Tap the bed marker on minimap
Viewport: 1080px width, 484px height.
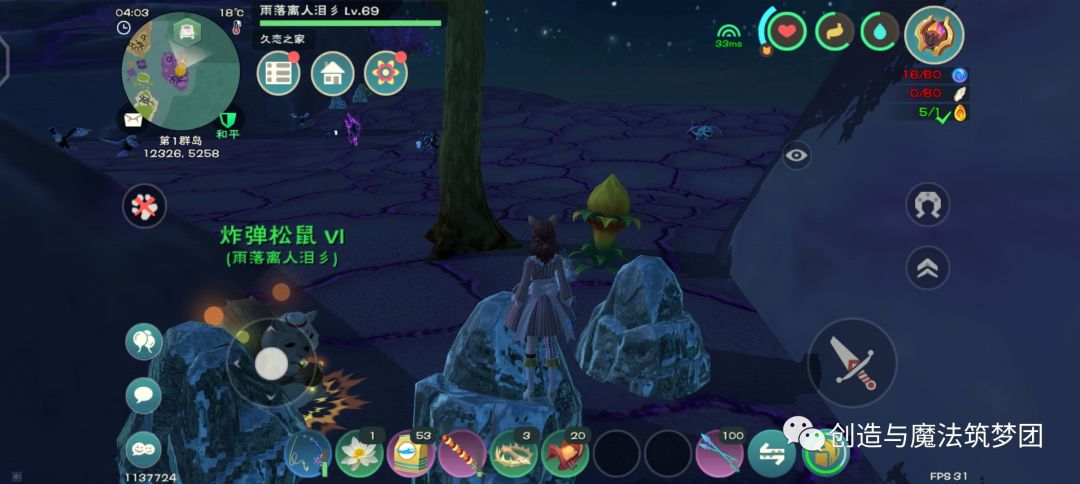[x=185, y=32]
